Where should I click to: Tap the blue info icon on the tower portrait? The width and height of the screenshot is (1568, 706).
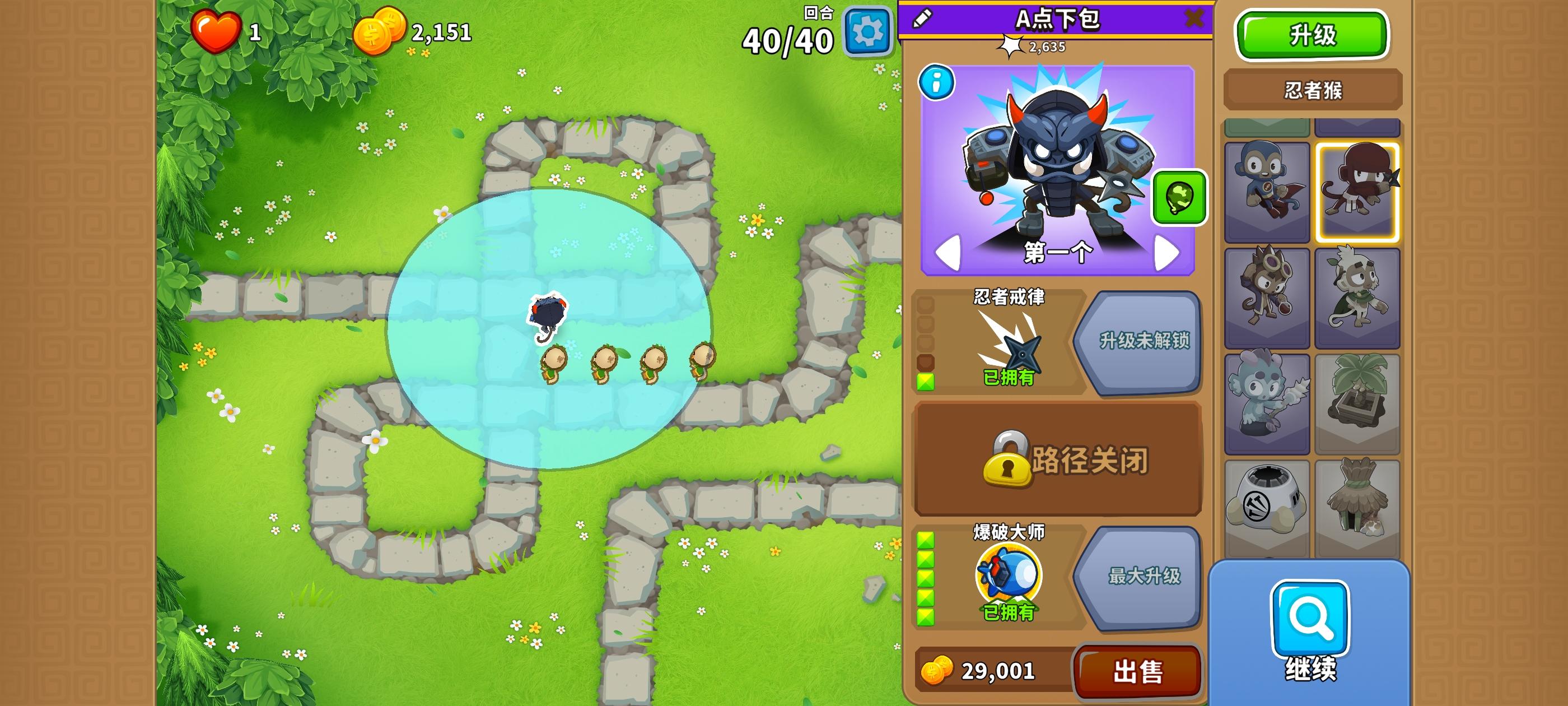pyautogui.click(x=938, y=83)
